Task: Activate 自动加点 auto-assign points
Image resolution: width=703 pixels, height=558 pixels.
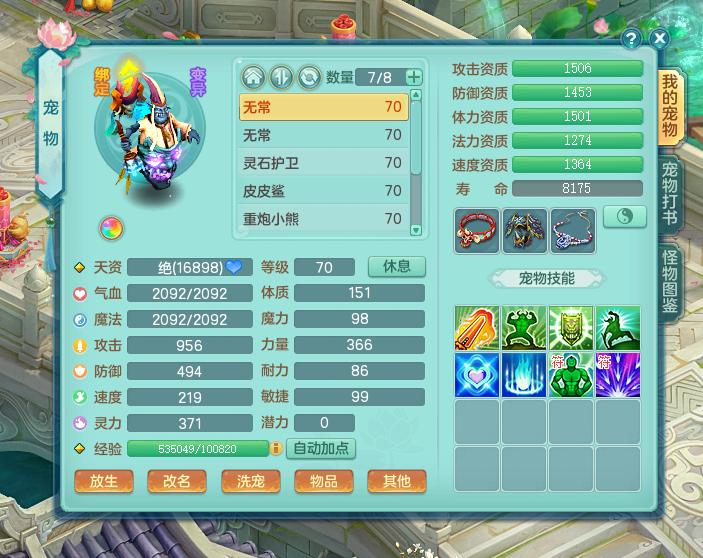Action: click(x=321, y=448)
